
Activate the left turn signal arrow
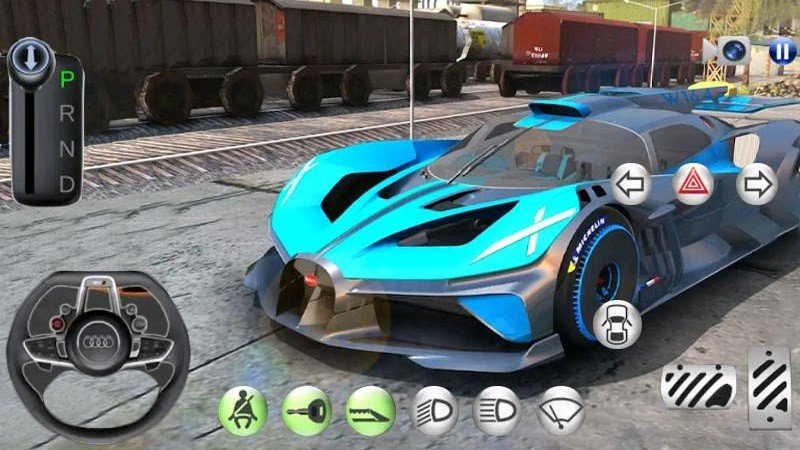tap(630, 184)
